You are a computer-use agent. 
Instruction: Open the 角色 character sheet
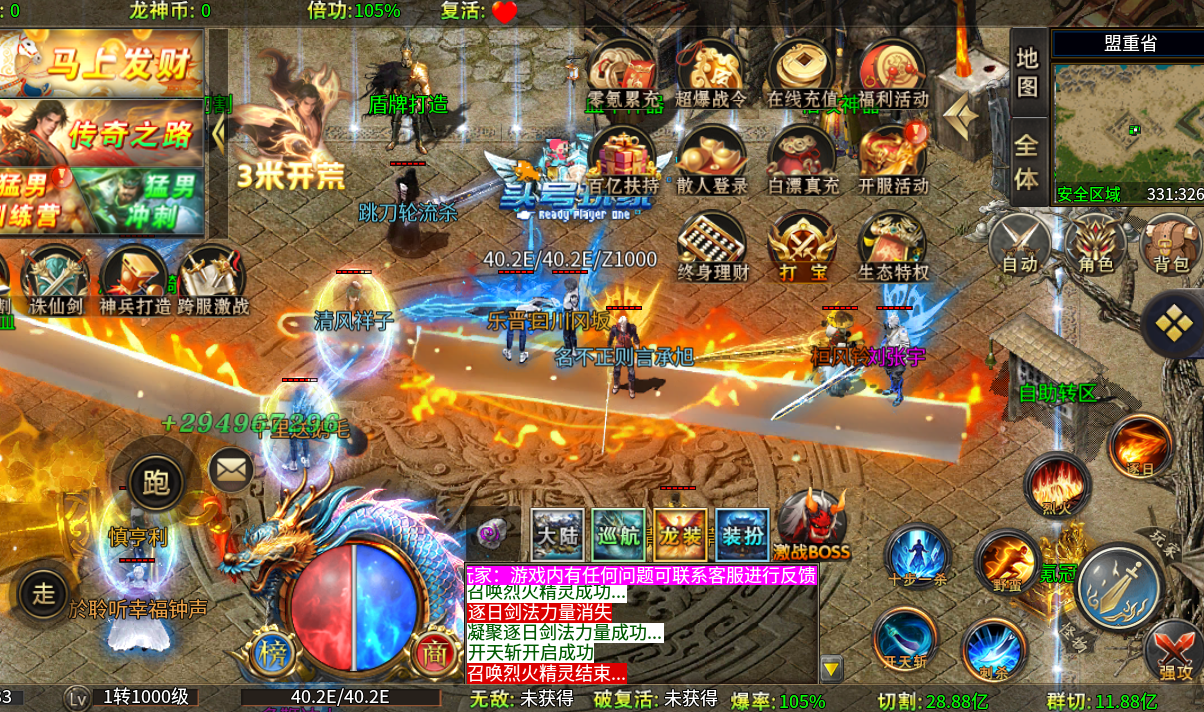pos(1095,245)
